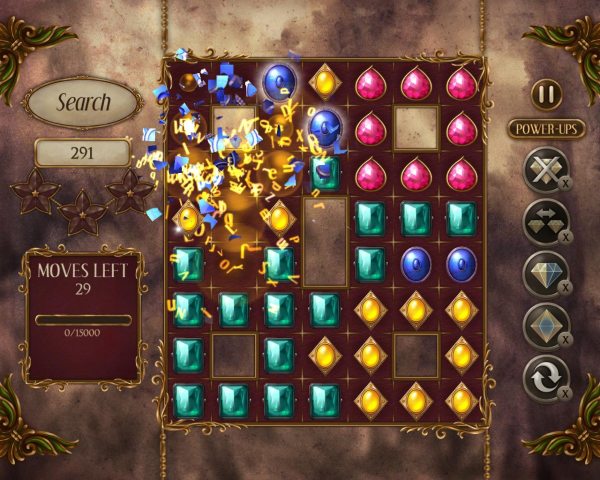Select the blue rhombus gem power-up
The width and height of the screenshot is (600, 480).
pyautogui.click(x=545, y=326)
